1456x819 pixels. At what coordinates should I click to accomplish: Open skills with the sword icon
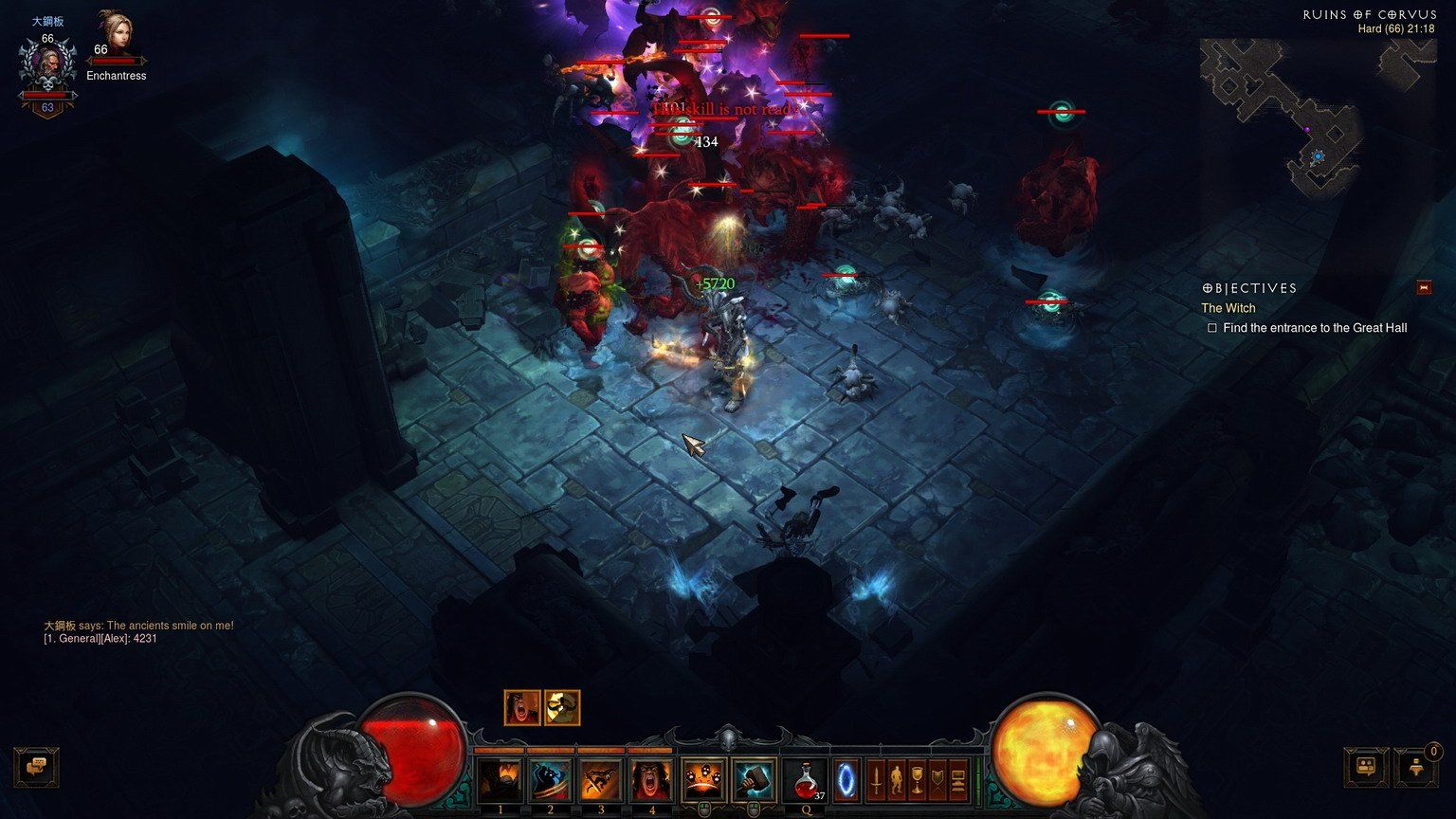pos(877,781)
